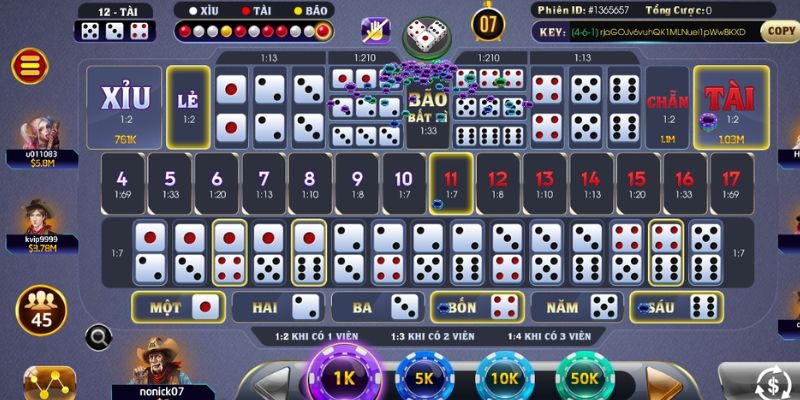Bet on BỐN single-die option
Screen dimensions: 800x400
475,306
